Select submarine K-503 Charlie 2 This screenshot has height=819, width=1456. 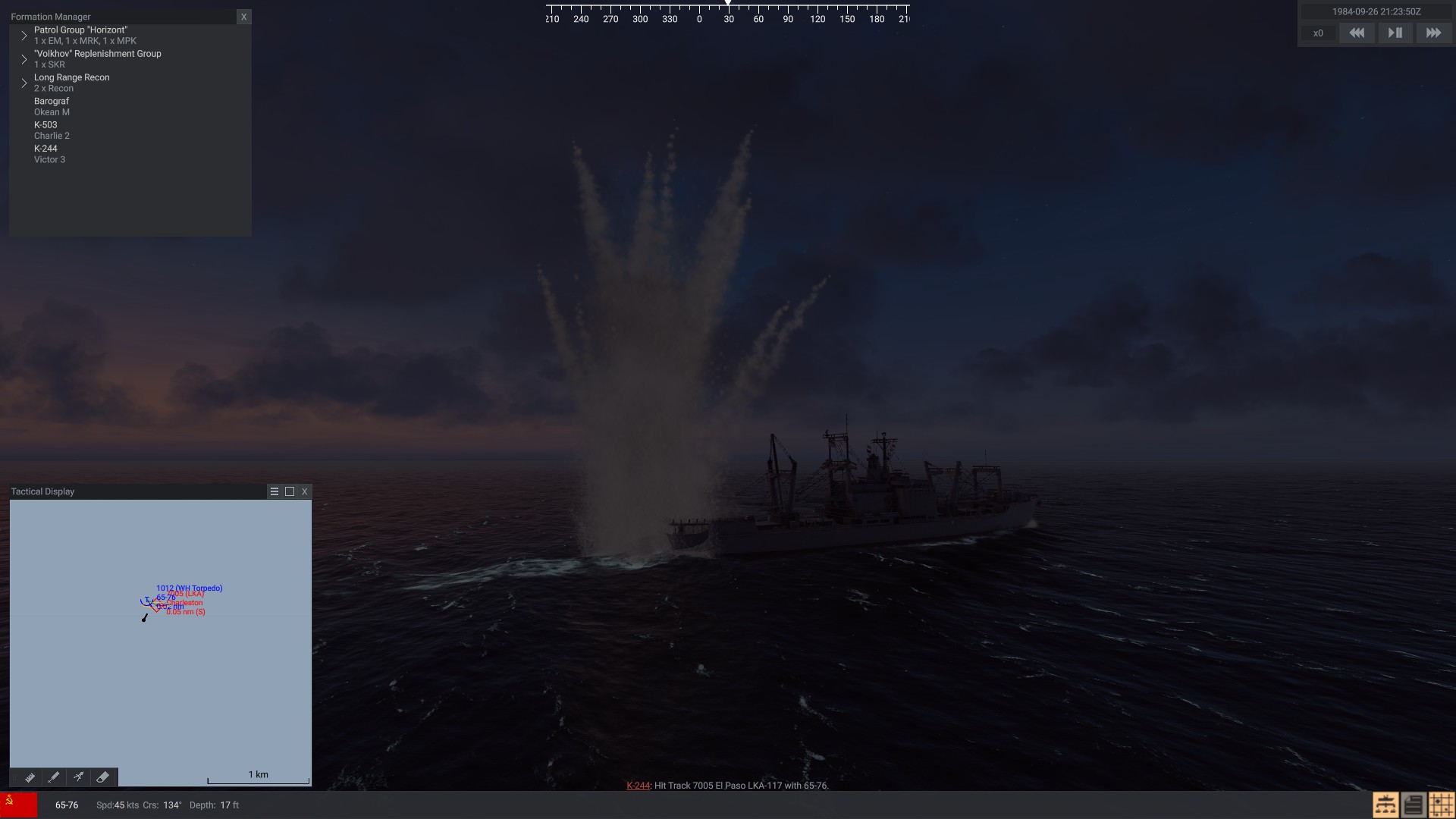point(52,130)
